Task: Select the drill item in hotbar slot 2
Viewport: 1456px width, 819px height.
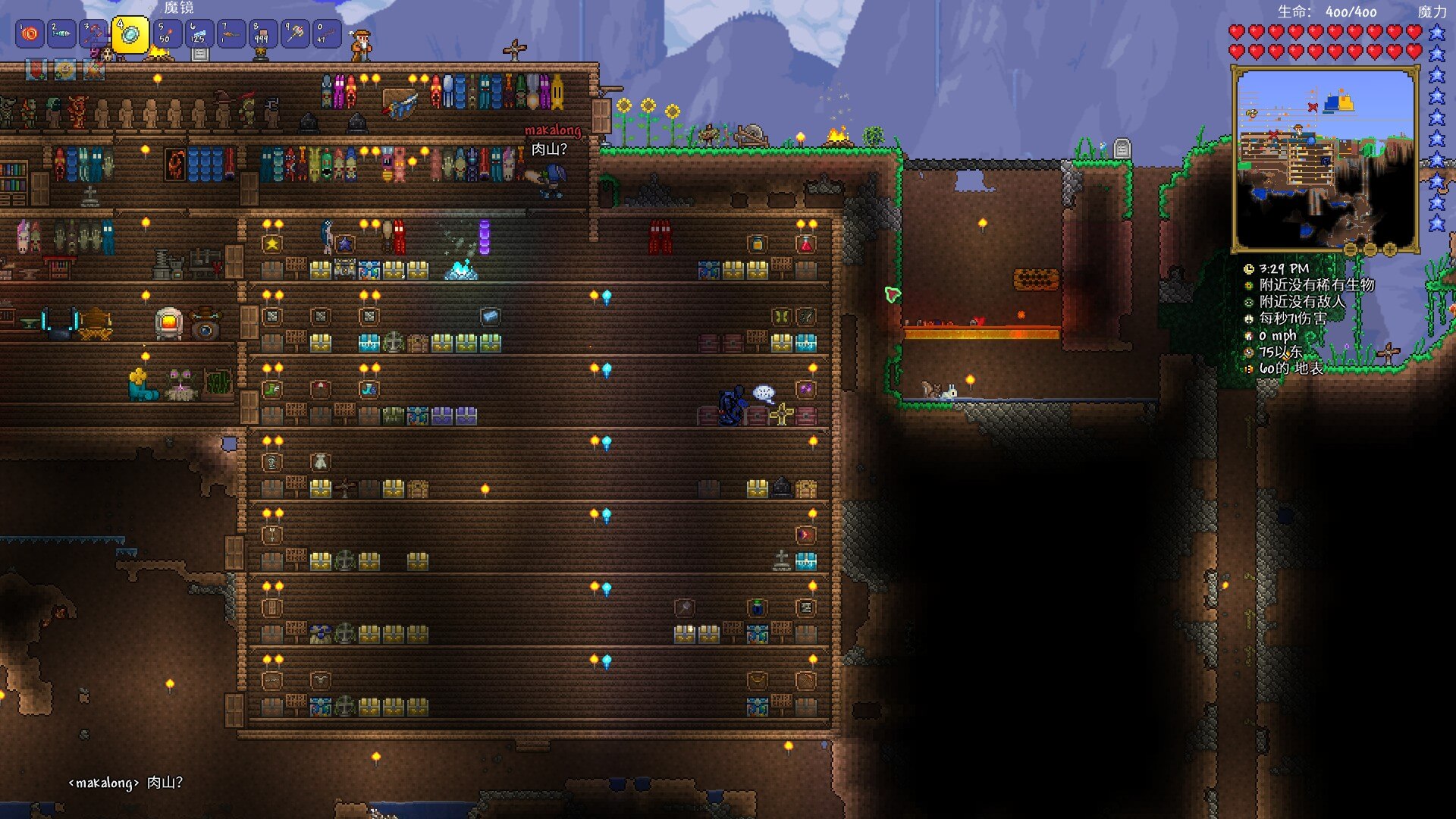Action: (x=62, y=34)
